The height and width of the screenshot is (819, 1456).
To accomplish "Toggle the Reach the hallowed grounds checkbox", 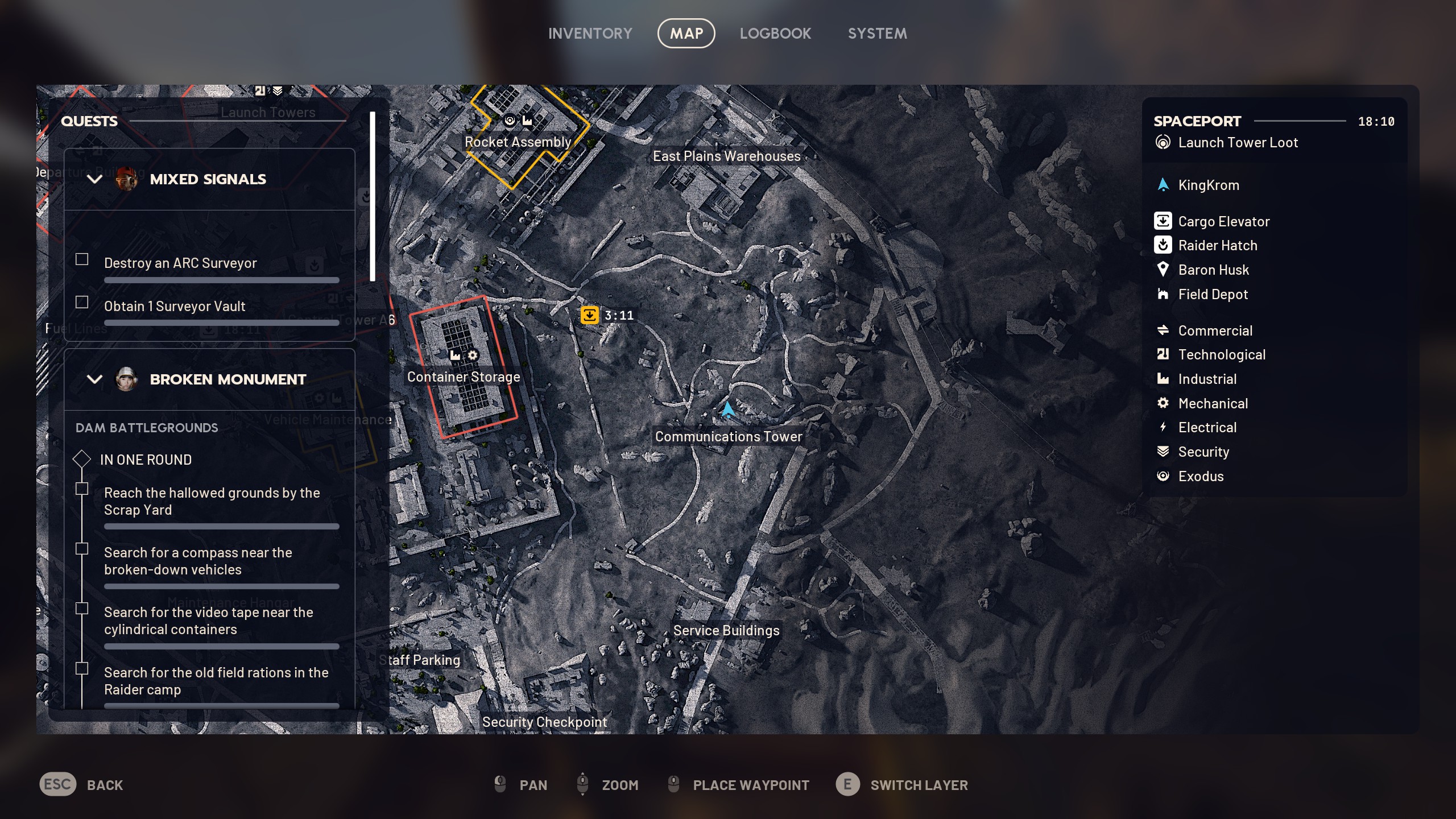I will (x=82, y=489).
